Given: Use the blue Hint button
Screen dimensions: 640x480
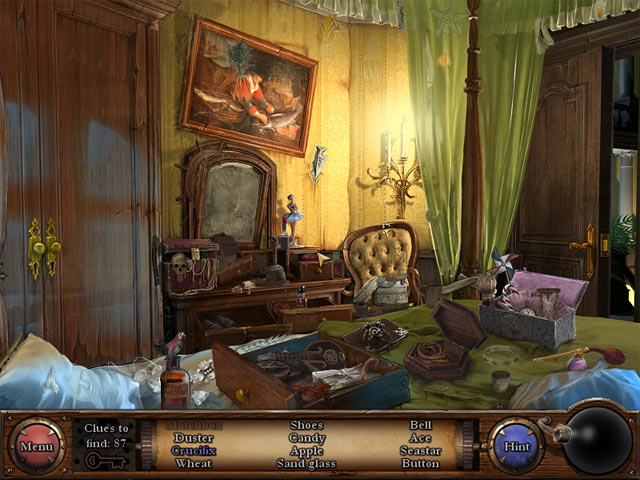Looking at the screenshot, I should pyautogui.click(x=516, y=445).
